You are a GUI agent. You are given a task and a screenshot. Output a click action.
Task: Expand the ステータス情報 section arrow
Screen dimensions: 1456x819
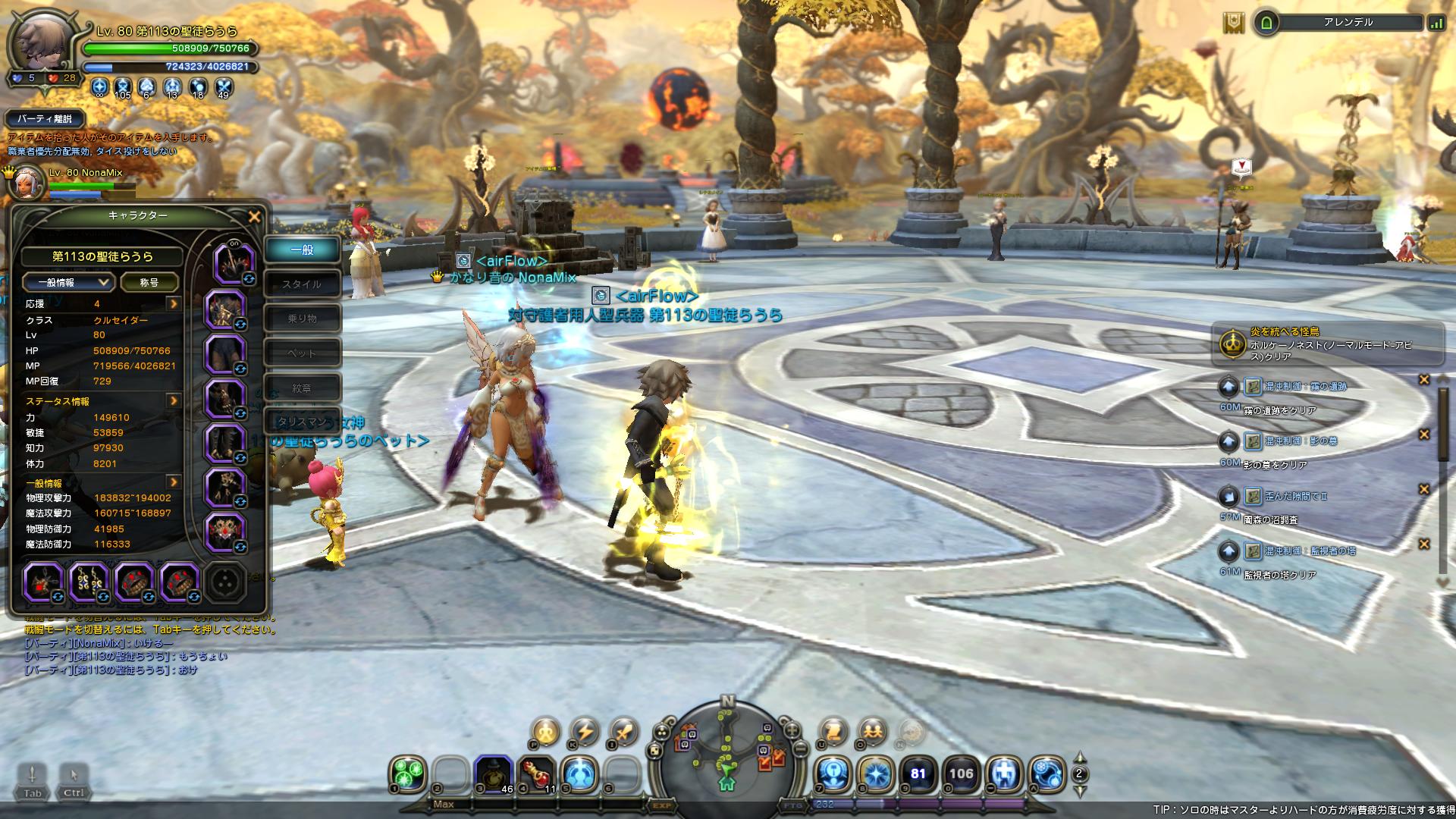pyautogui.click(x=174, y=400)
